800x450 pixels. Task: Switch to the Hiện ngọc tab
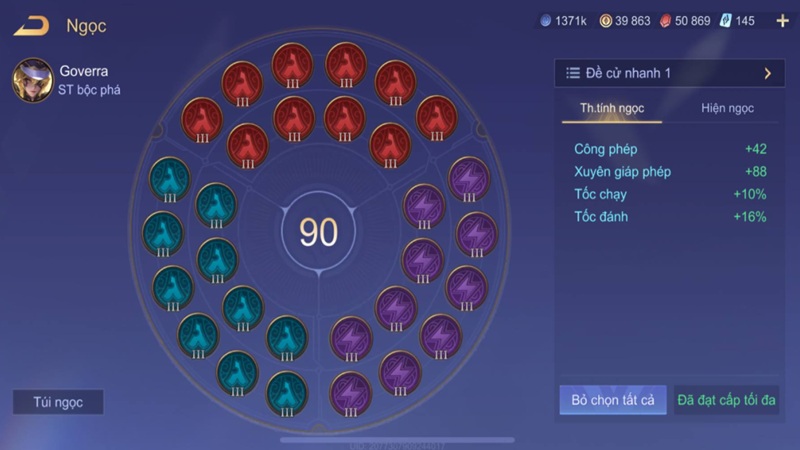click(x=727, y=108)
